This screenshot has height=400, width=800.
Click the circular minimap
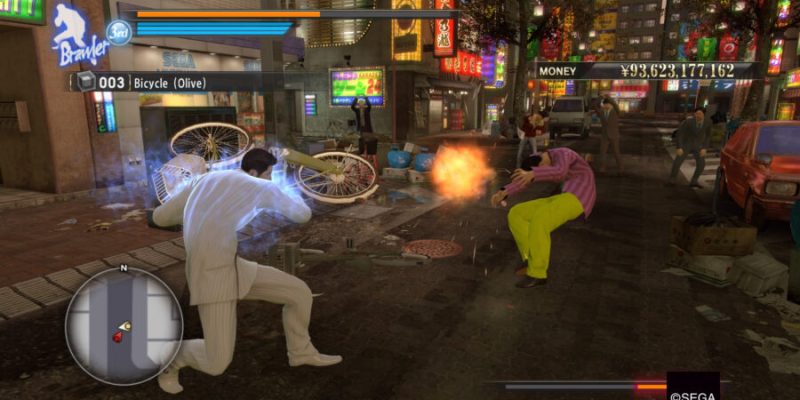click(125, 325)
